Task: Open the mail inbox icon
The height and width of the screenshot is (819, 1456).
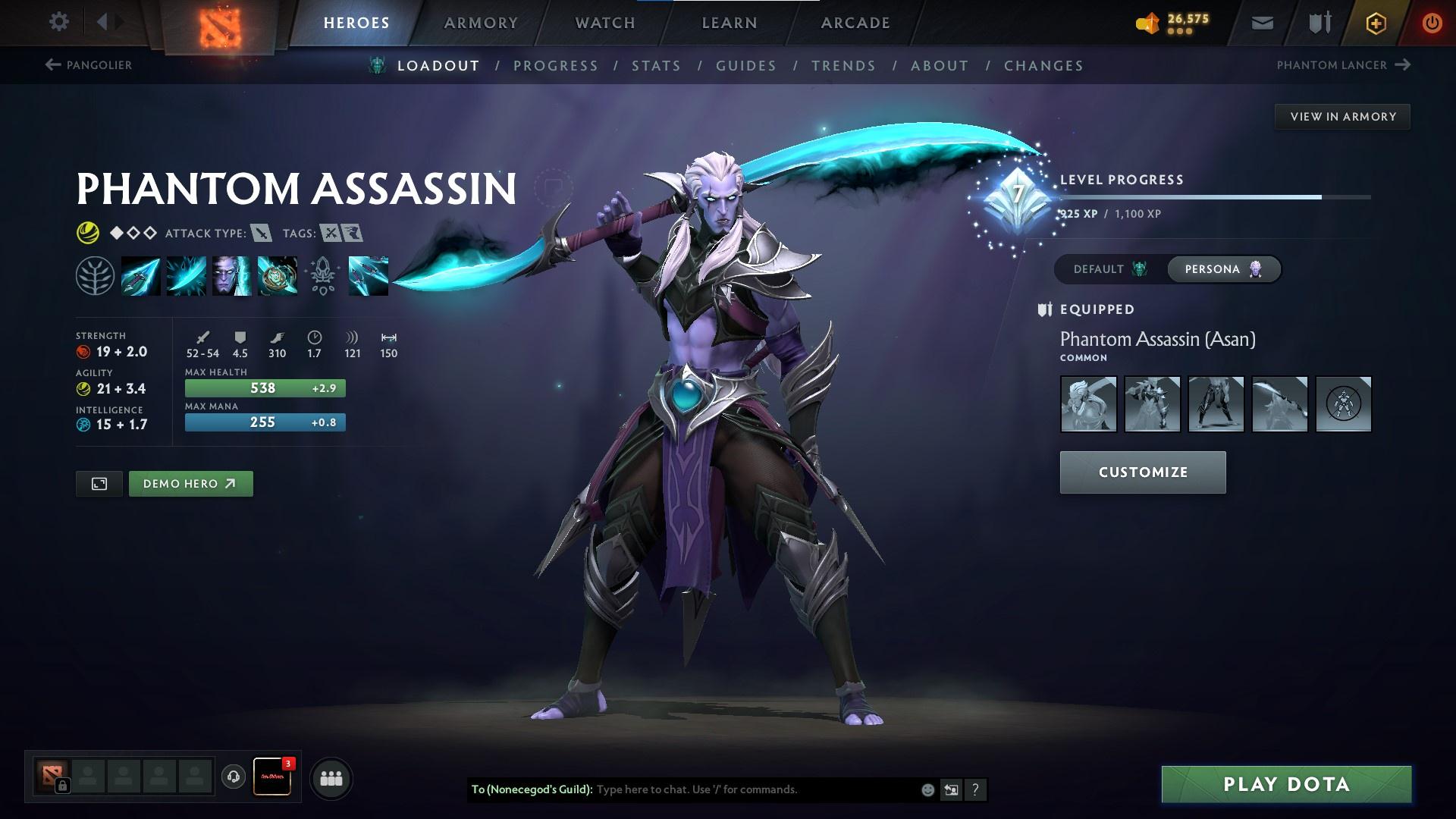Action: 1261,22
